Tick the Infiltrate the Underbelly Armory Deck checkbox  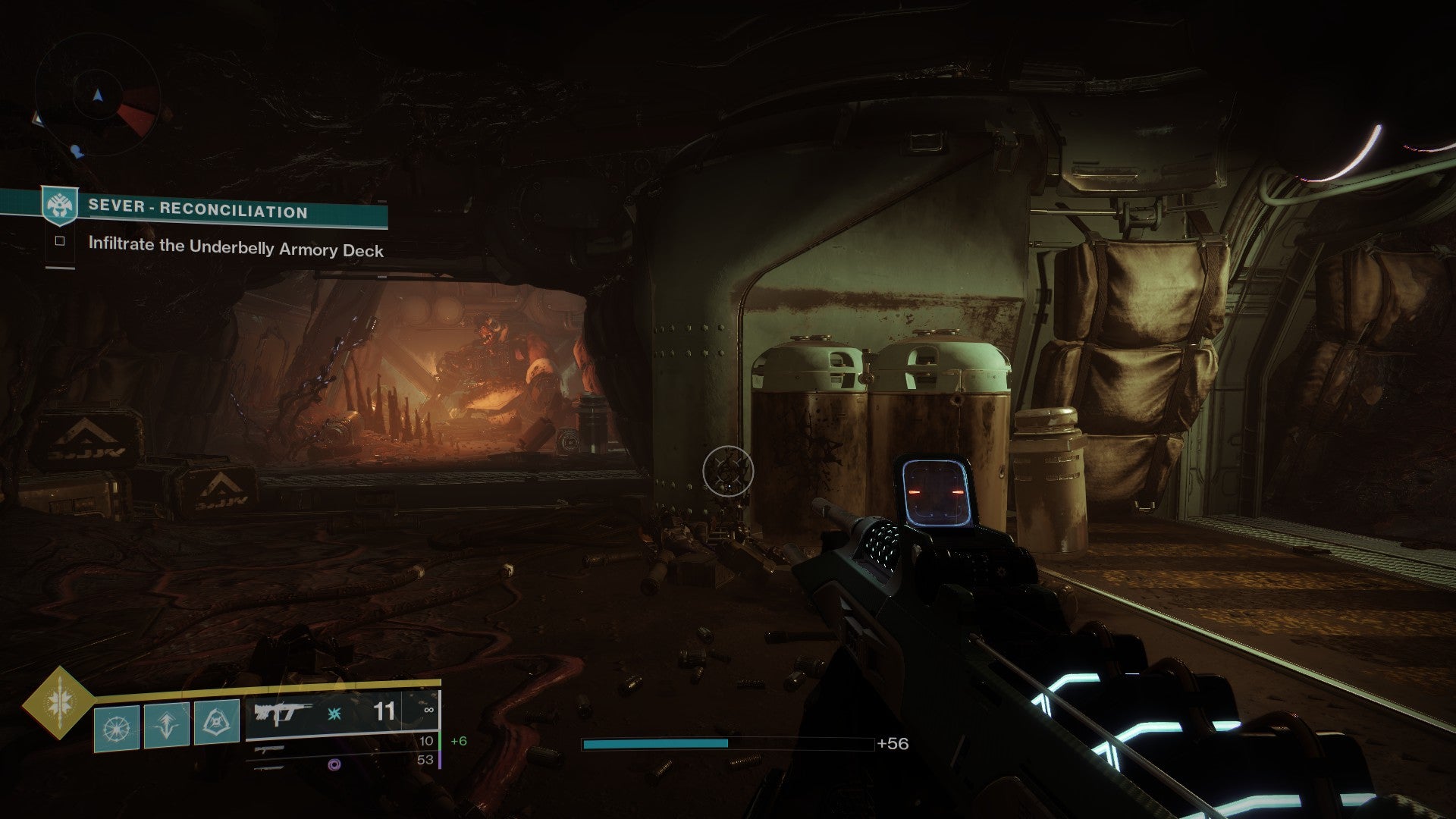[x=60, y=242]
